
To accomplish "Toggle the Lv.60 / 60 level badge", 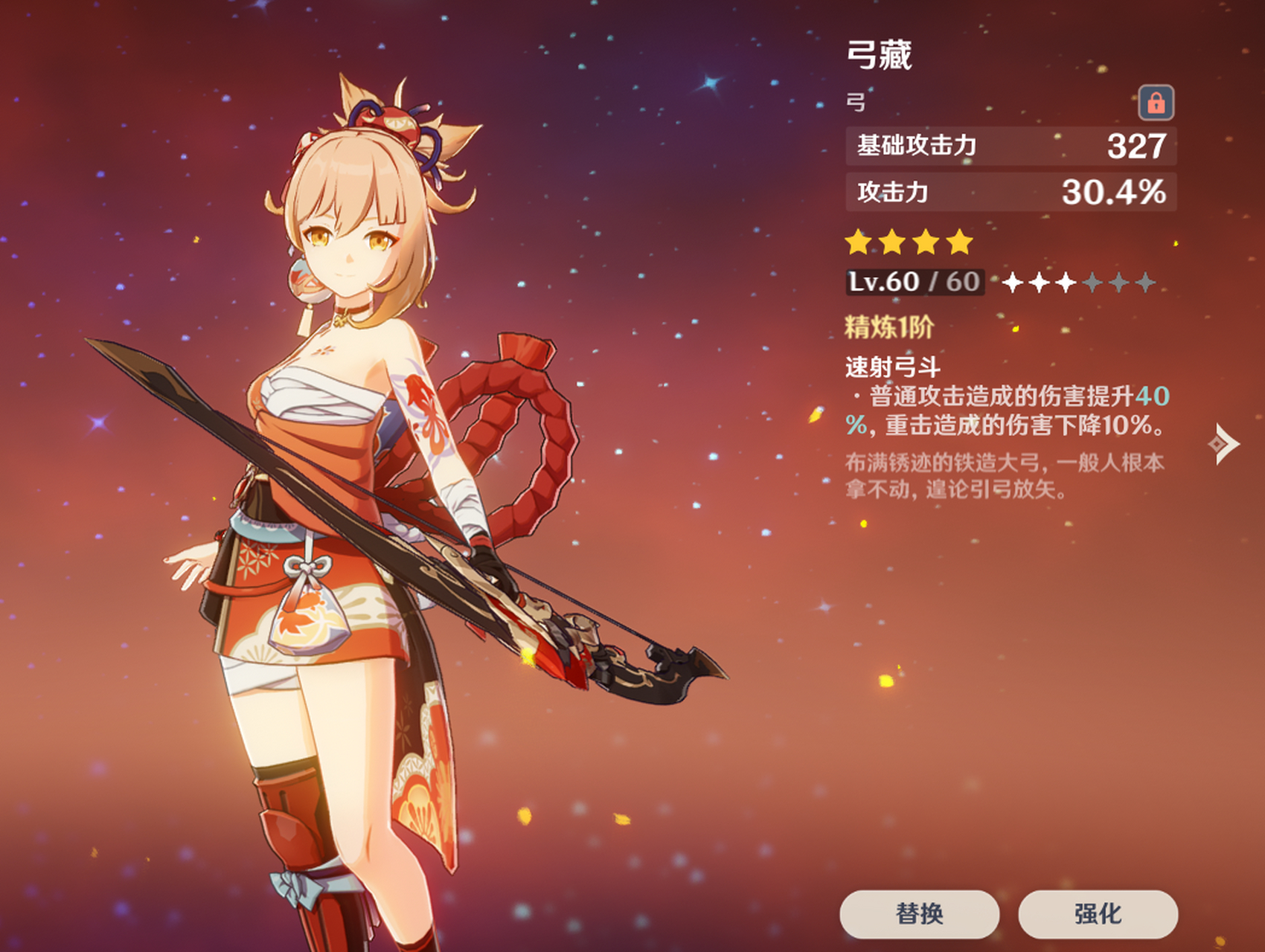I will 914,282.
